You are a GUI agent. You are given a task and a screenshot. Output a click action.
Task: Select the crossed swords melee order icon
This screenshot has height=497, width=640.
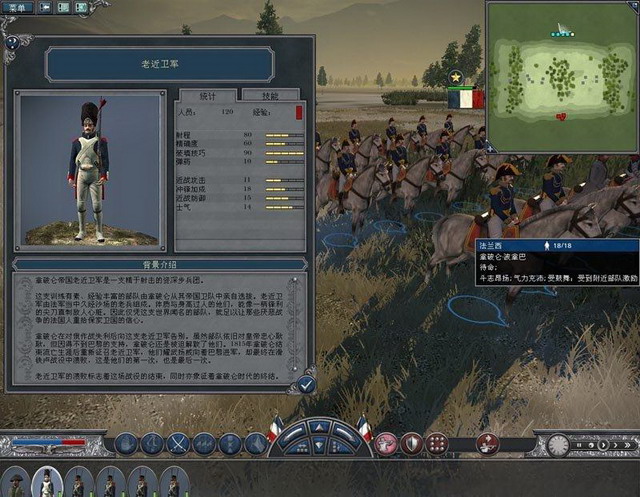click(x=179, y=442)
